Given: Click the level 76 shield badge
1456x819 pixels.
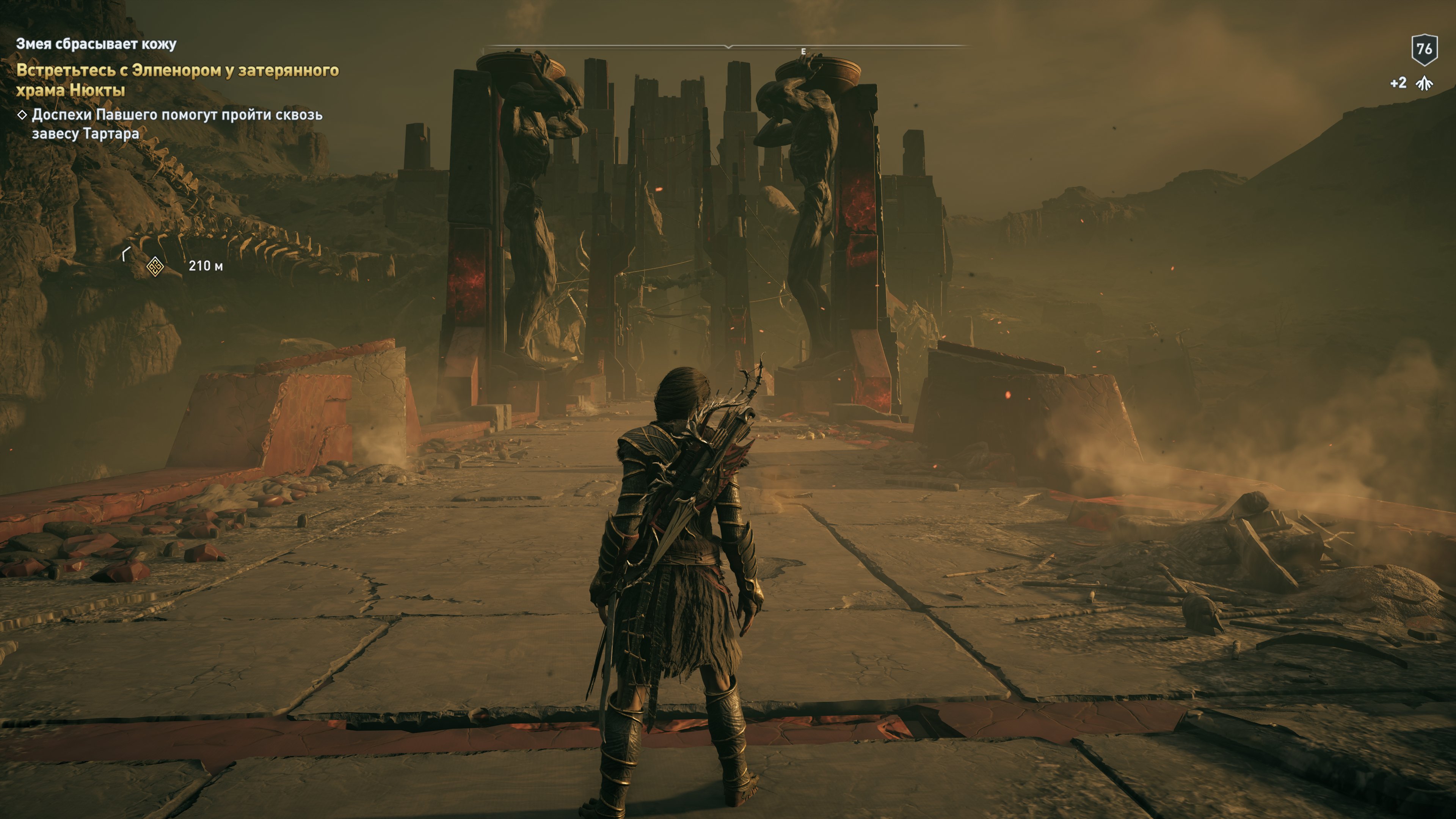Looking at the screenshot, I should pyautogui.click(x=1424, y=50).
